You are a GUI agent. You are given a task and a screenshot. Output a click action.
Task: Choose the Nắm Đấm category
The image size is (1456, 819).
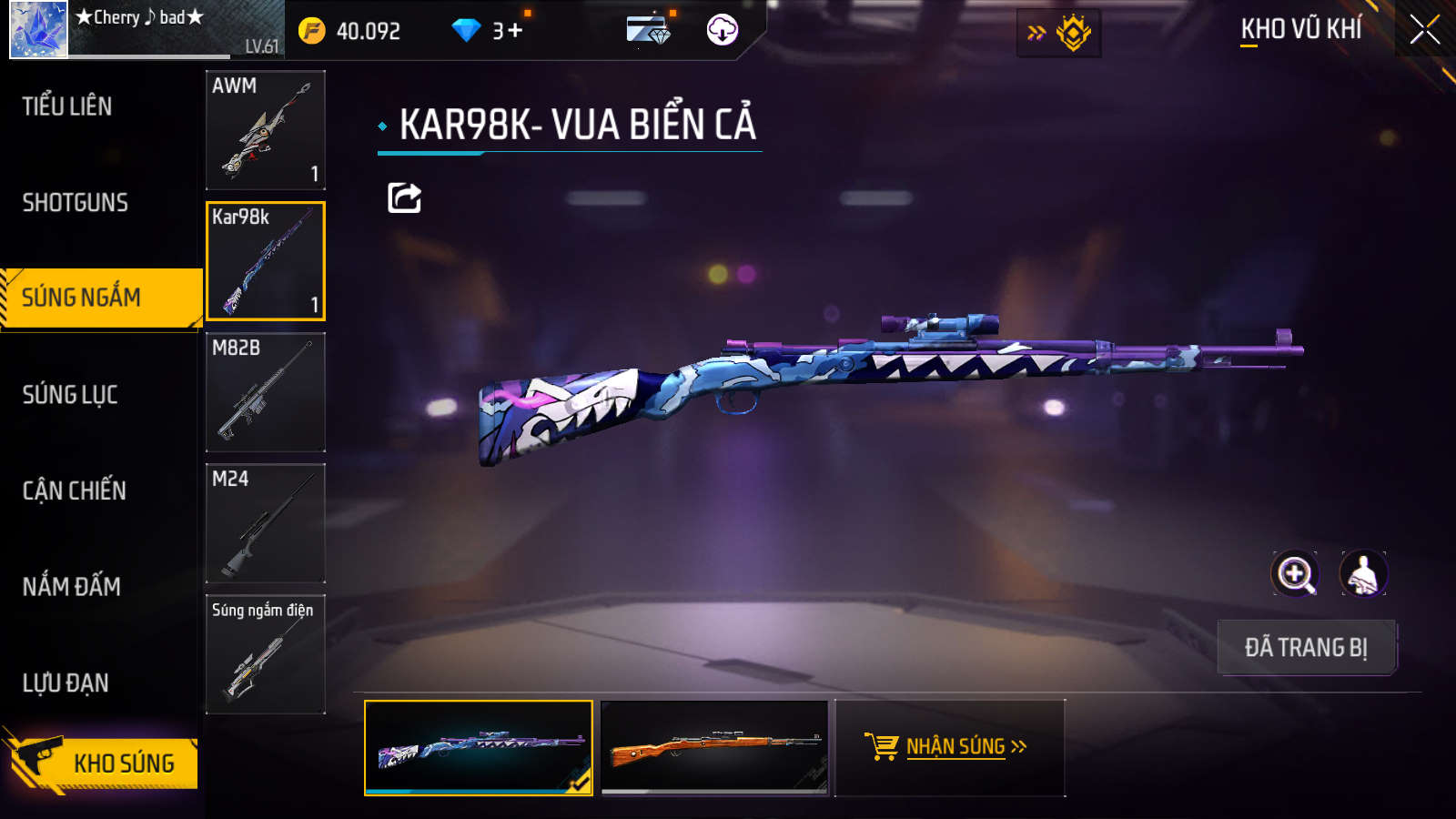tap(72, 586)
